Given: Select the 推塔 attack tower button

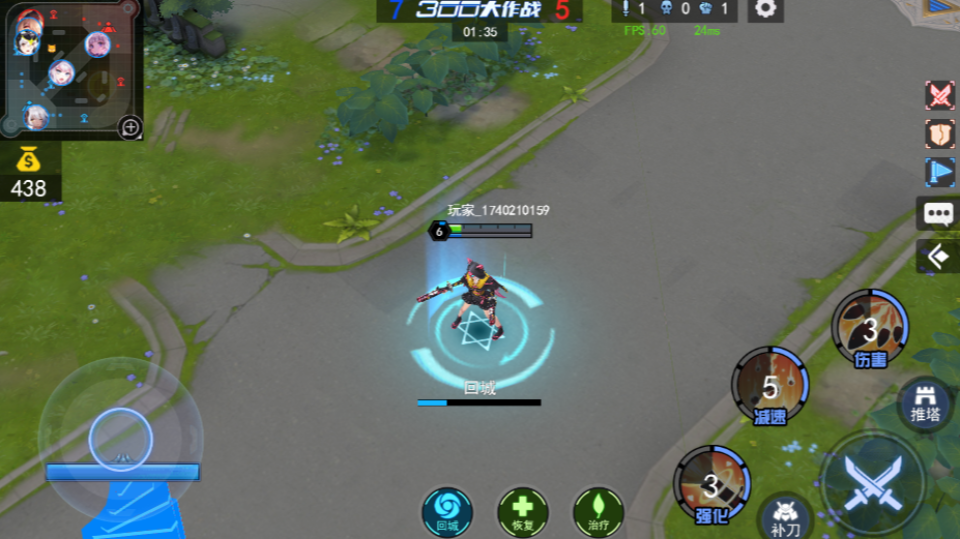Looking at the screenshot, I should 925,403.
